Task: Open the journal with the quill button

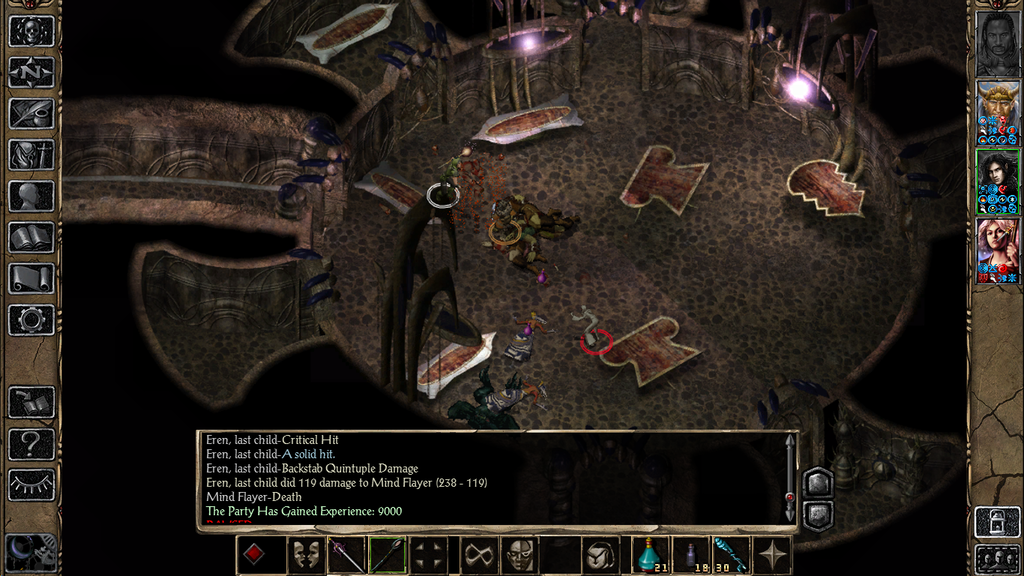Action: [31, 113]
